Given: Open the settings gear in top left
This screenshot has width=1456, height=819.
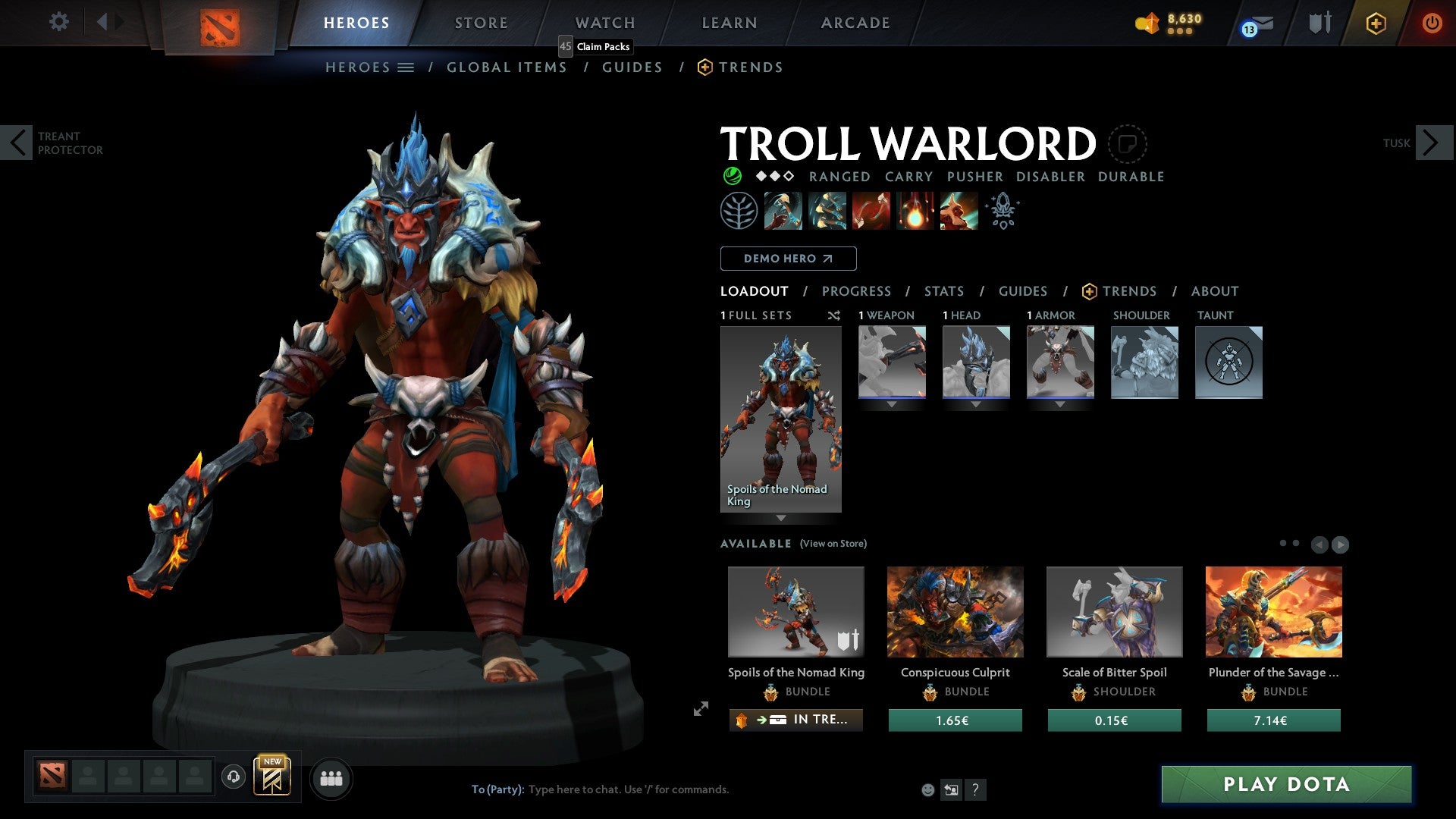Looking at the screenshot, I should pyautogui.click(x=58, y=22).
